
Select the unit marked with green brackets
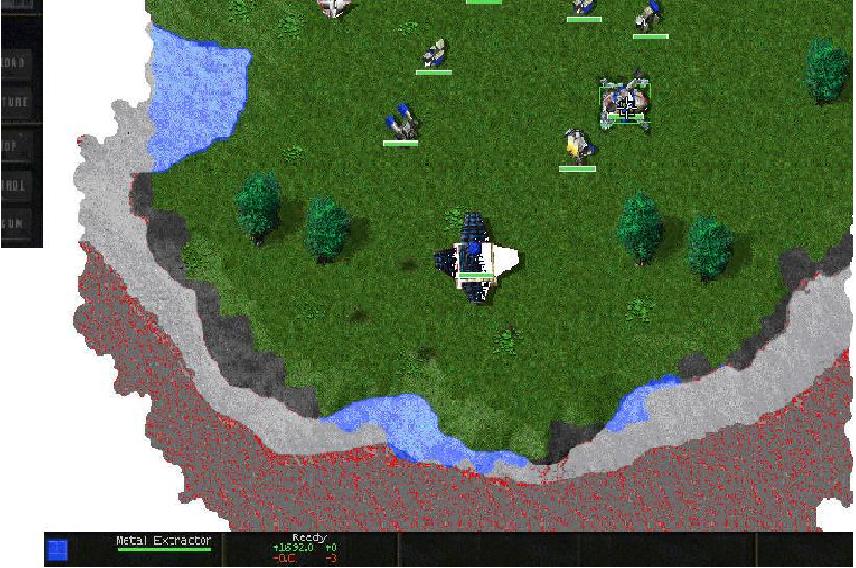[x=625, y=104]
